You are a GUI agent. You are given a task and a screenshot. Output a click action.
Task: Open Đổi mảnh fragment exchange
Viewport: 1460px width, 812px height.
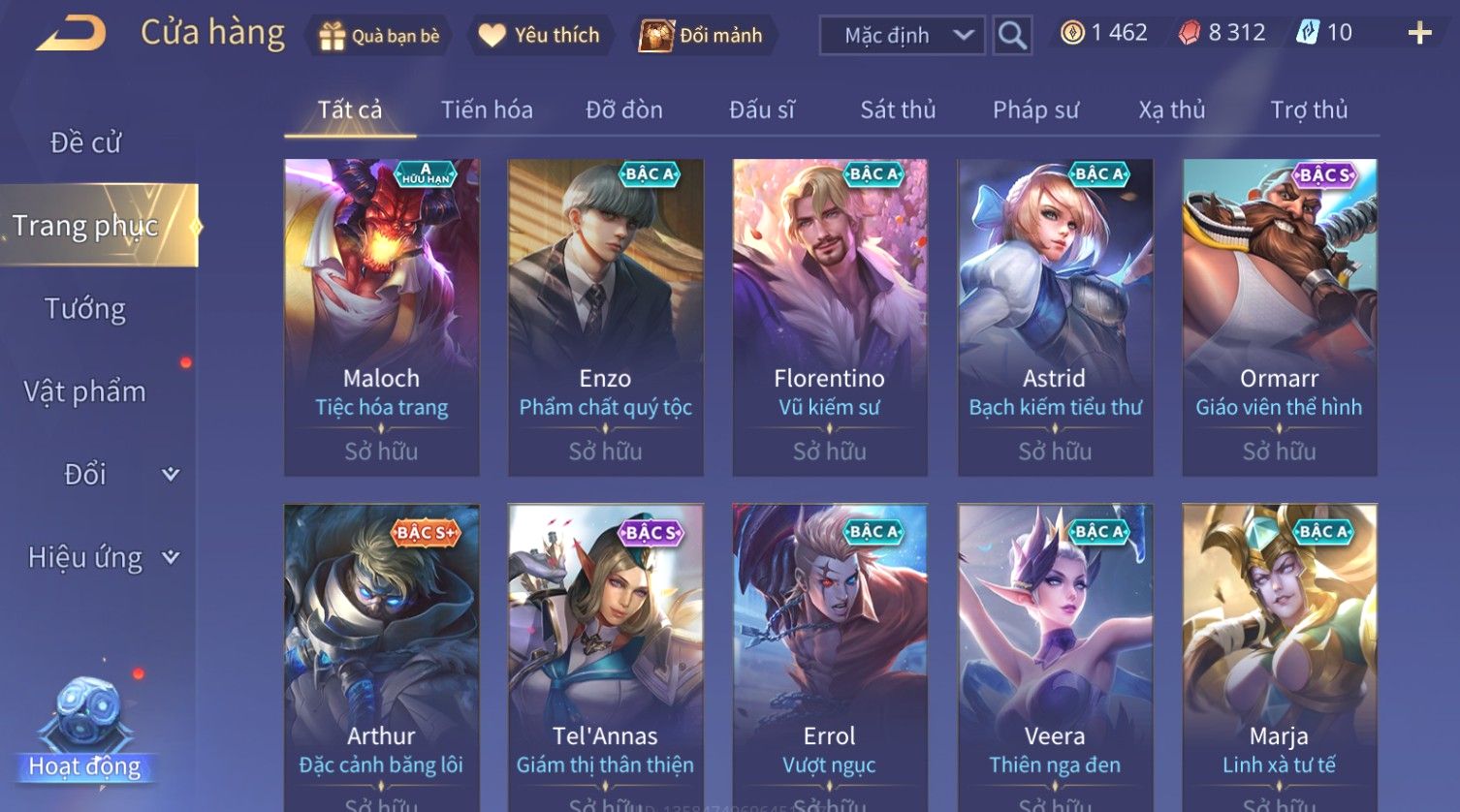(x=702, y=36)
